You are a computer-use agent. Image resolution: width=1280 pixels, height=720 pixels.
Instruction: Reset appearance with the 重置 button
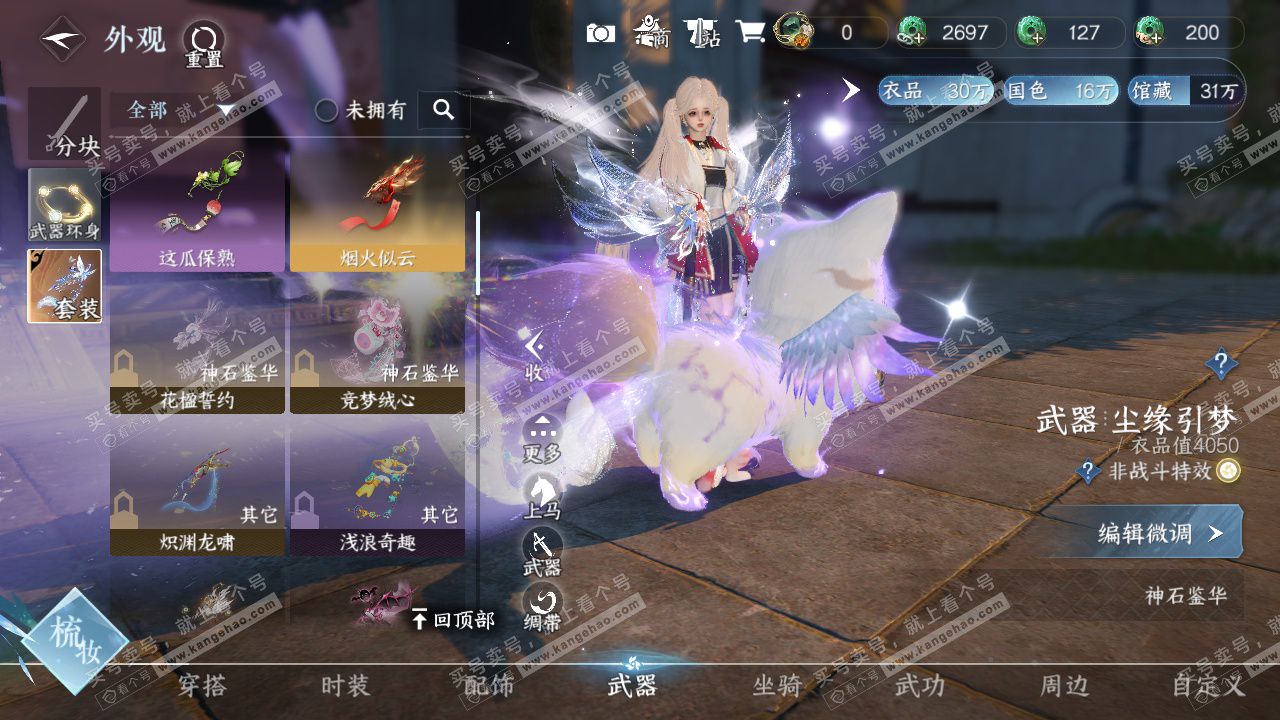tap(203, 44)
